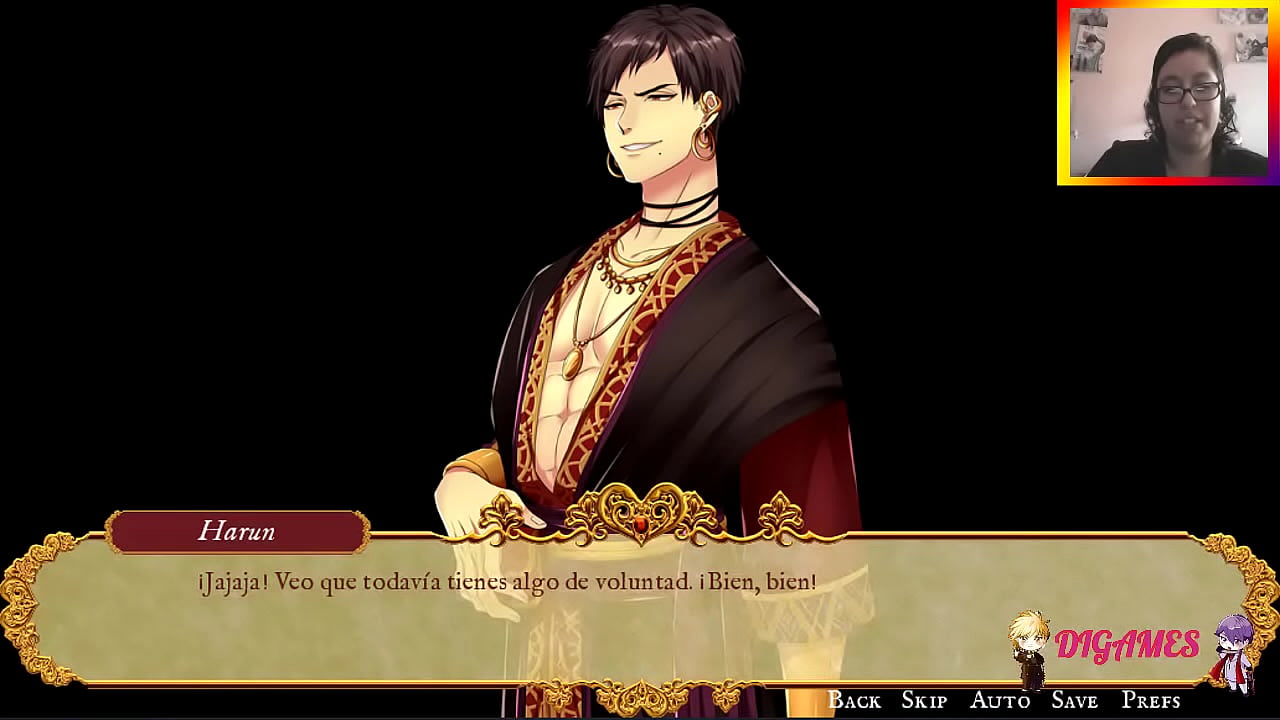
Task: Skip through the dialogue text
Action: (x=924, y=700)
